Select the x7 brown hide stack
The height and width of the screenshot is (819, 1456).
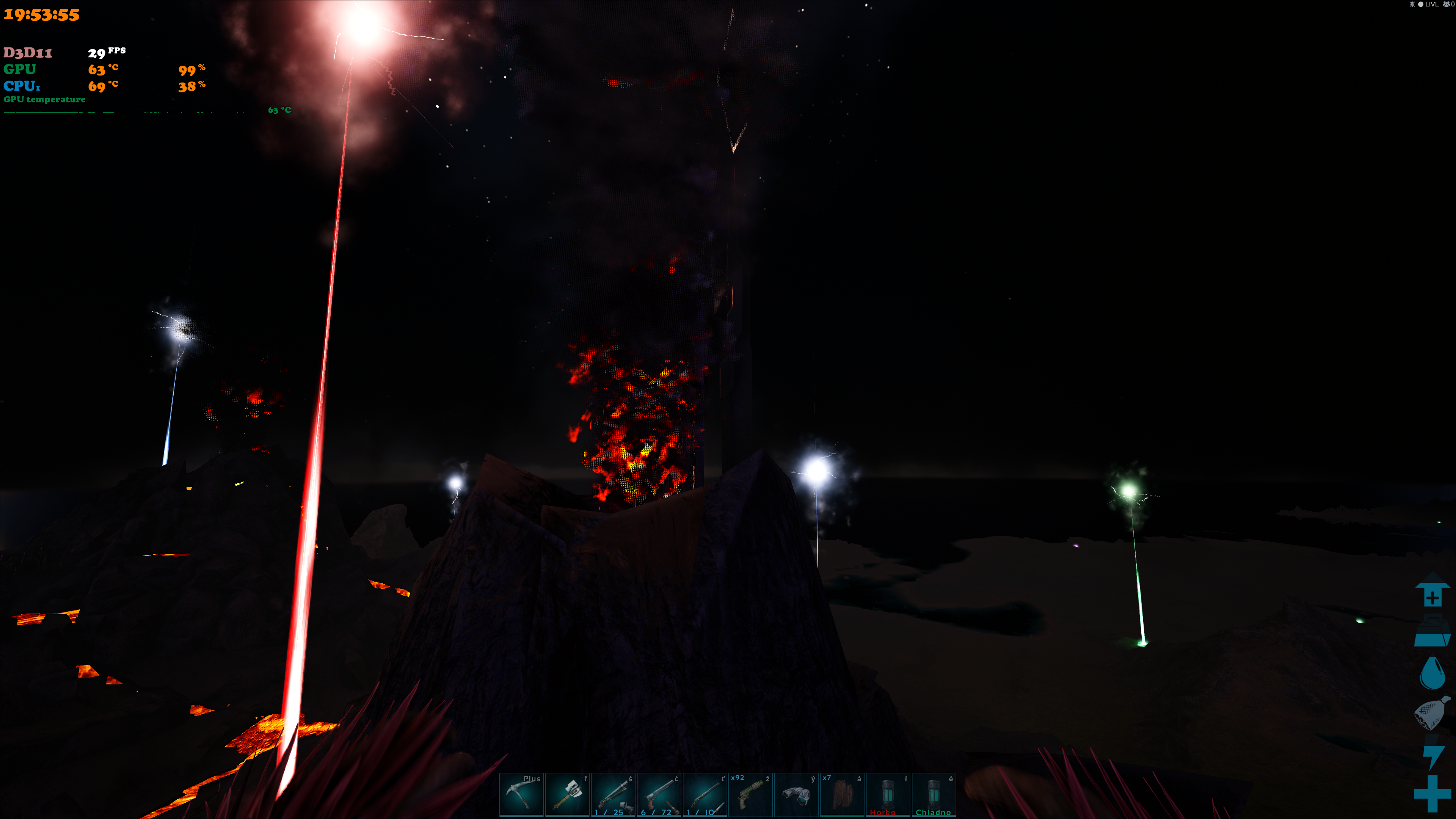click(842, 794)
